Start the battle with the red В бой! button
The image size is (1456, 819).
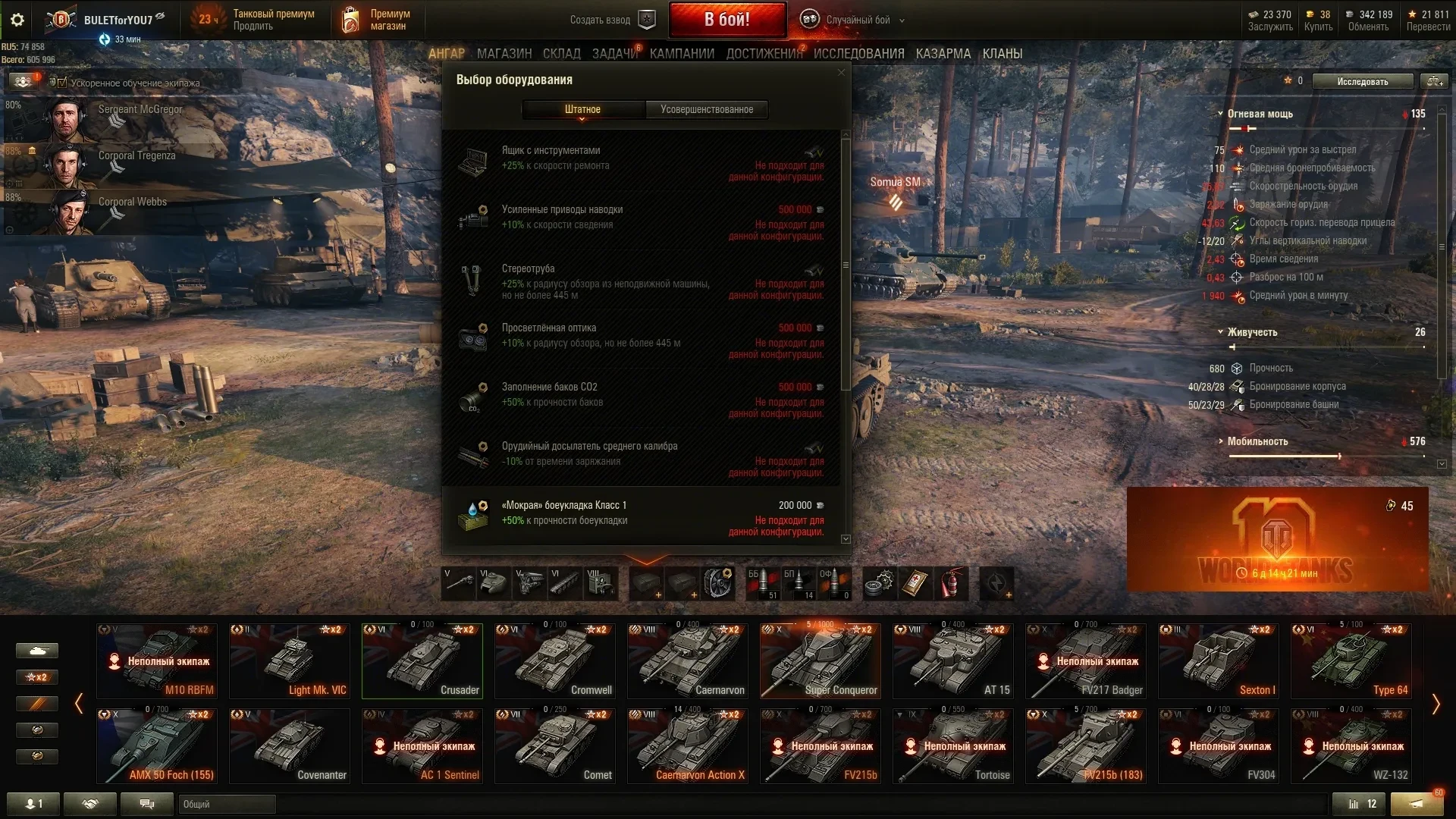pyautogui.click(x=727, y=20)
